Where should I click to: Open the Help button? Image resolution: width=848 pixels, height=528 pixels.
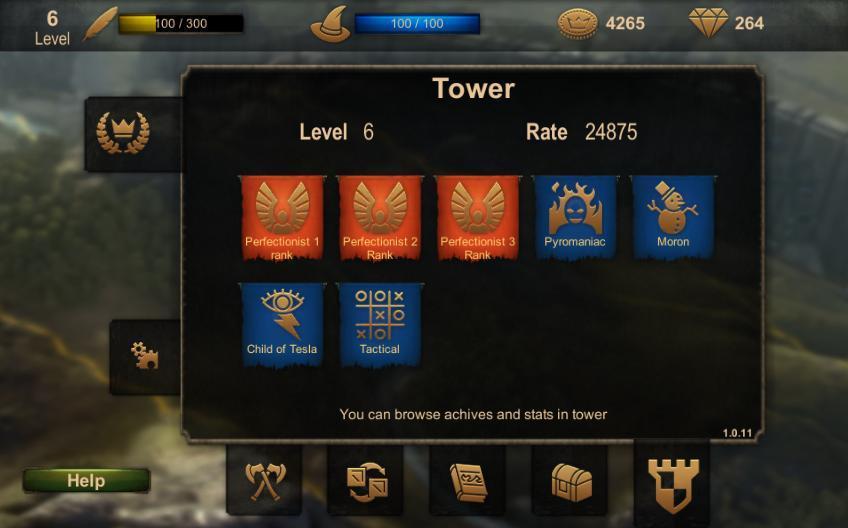point(86,481)
